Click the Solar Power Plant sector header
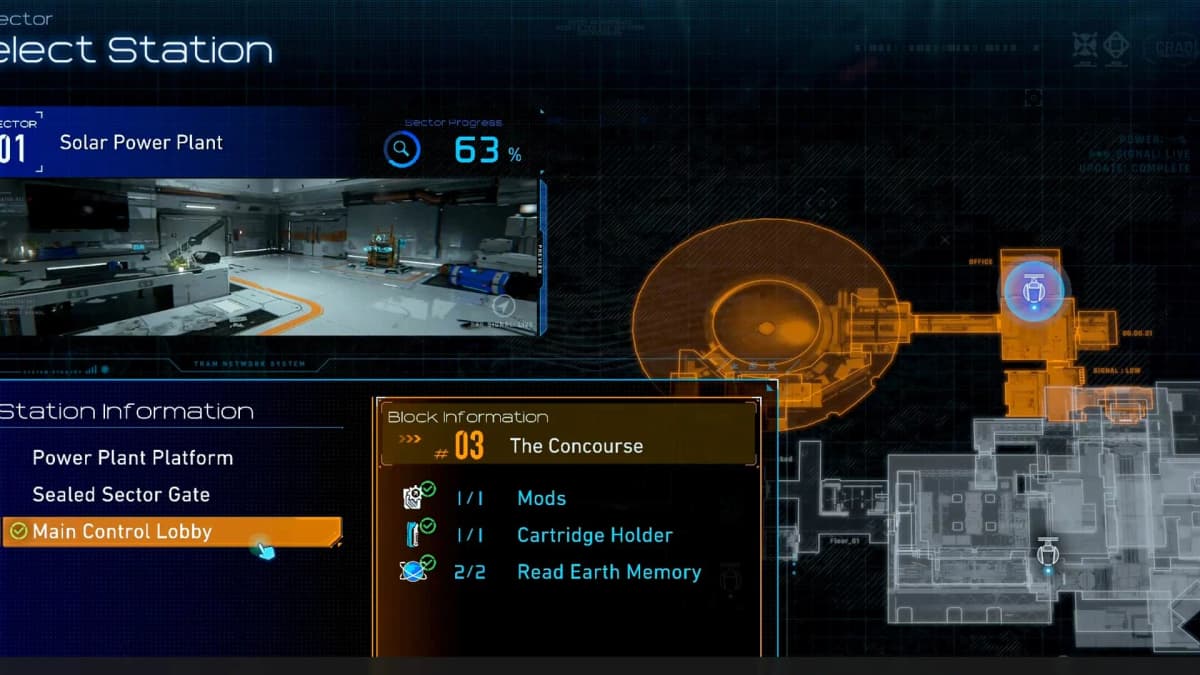 pos(141,142)
